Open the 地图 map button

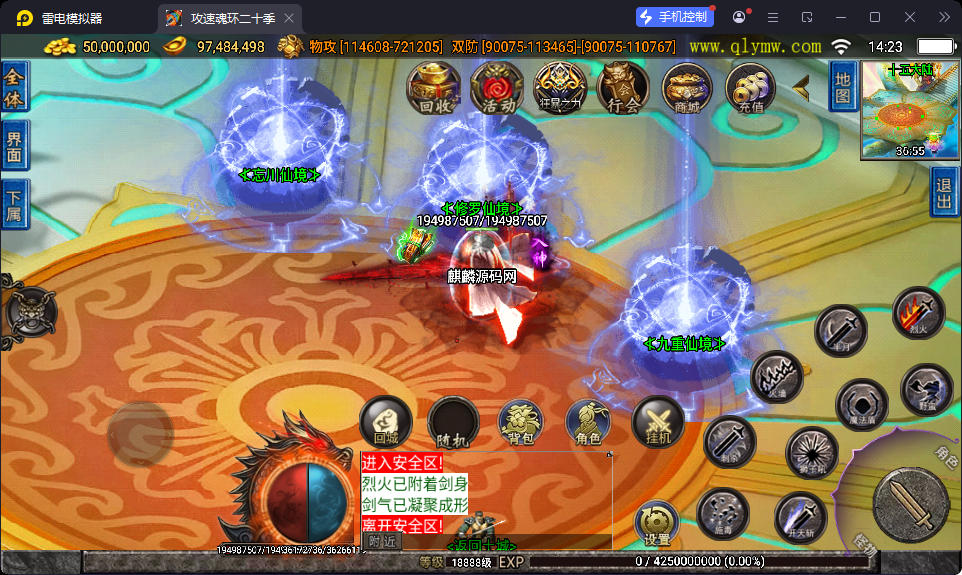pos(843,86)
